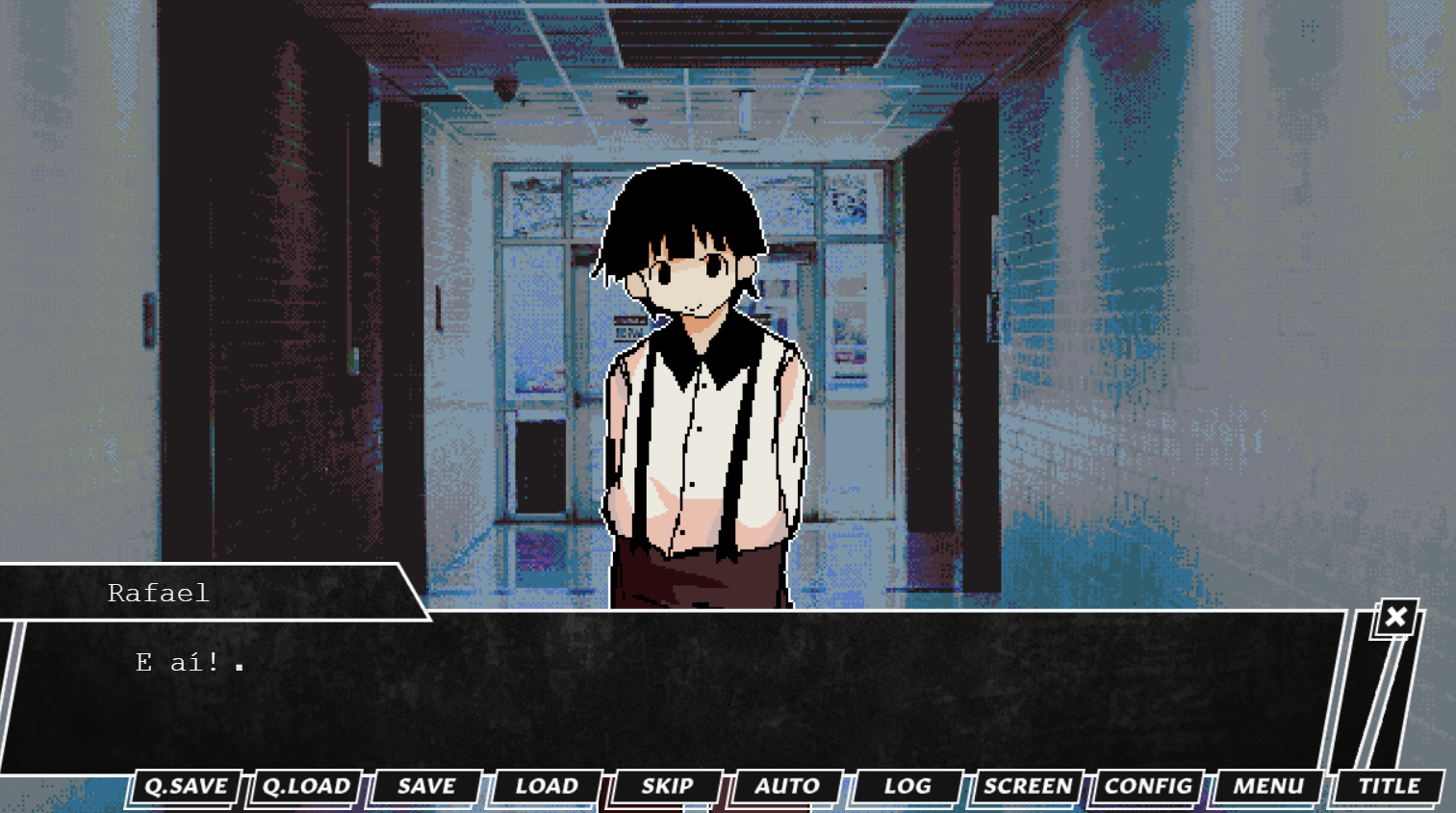The width and height of the screenshot is (1456, 813).
Task: Select the SCREEN button
Action: (1028, 786)
